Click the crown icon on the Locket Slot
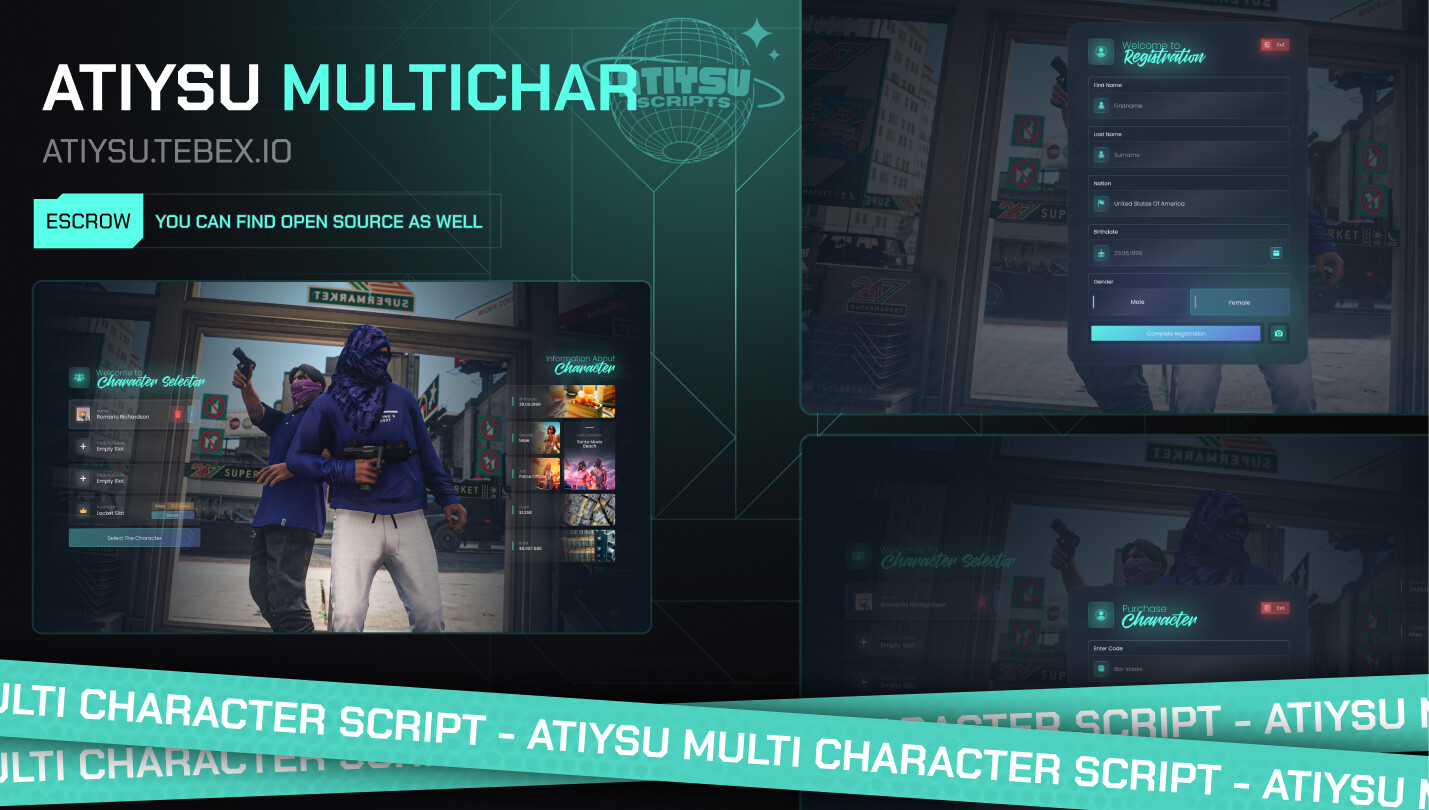Viewport: 1429px width, 810px height. pyautogui.click(x=83, y=509)
